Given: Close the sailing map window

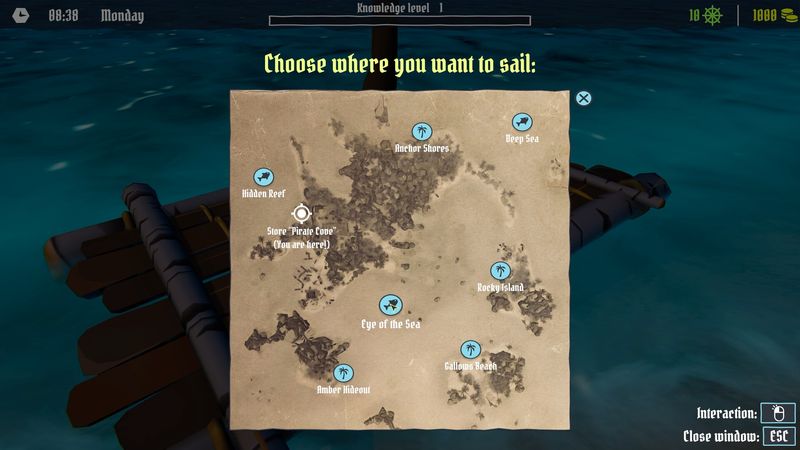Looking at the screenshot, I should [x=584, y=98].
